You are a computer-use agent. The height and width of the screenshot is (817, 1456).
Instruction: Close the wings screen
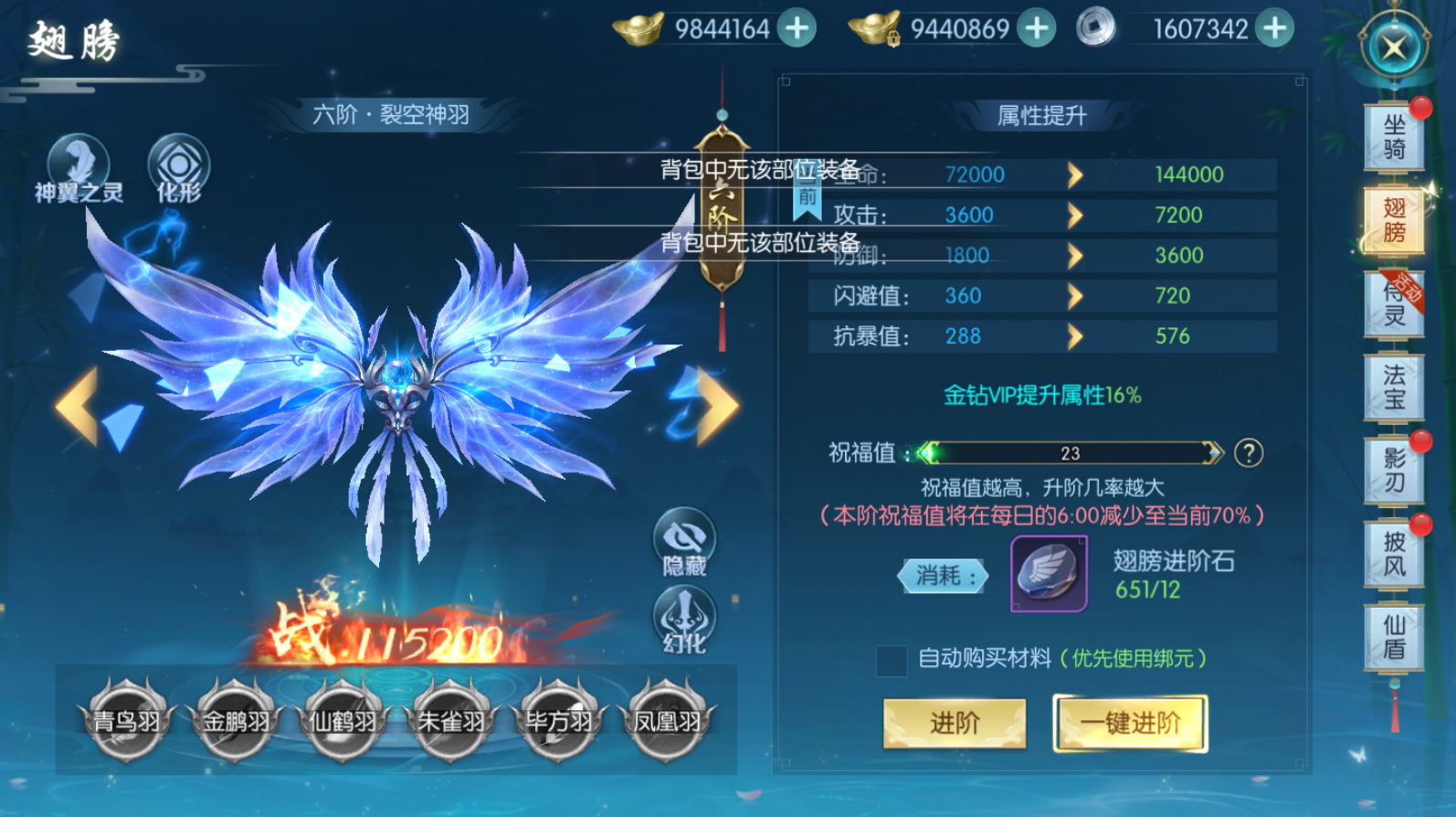point(1394,47)
